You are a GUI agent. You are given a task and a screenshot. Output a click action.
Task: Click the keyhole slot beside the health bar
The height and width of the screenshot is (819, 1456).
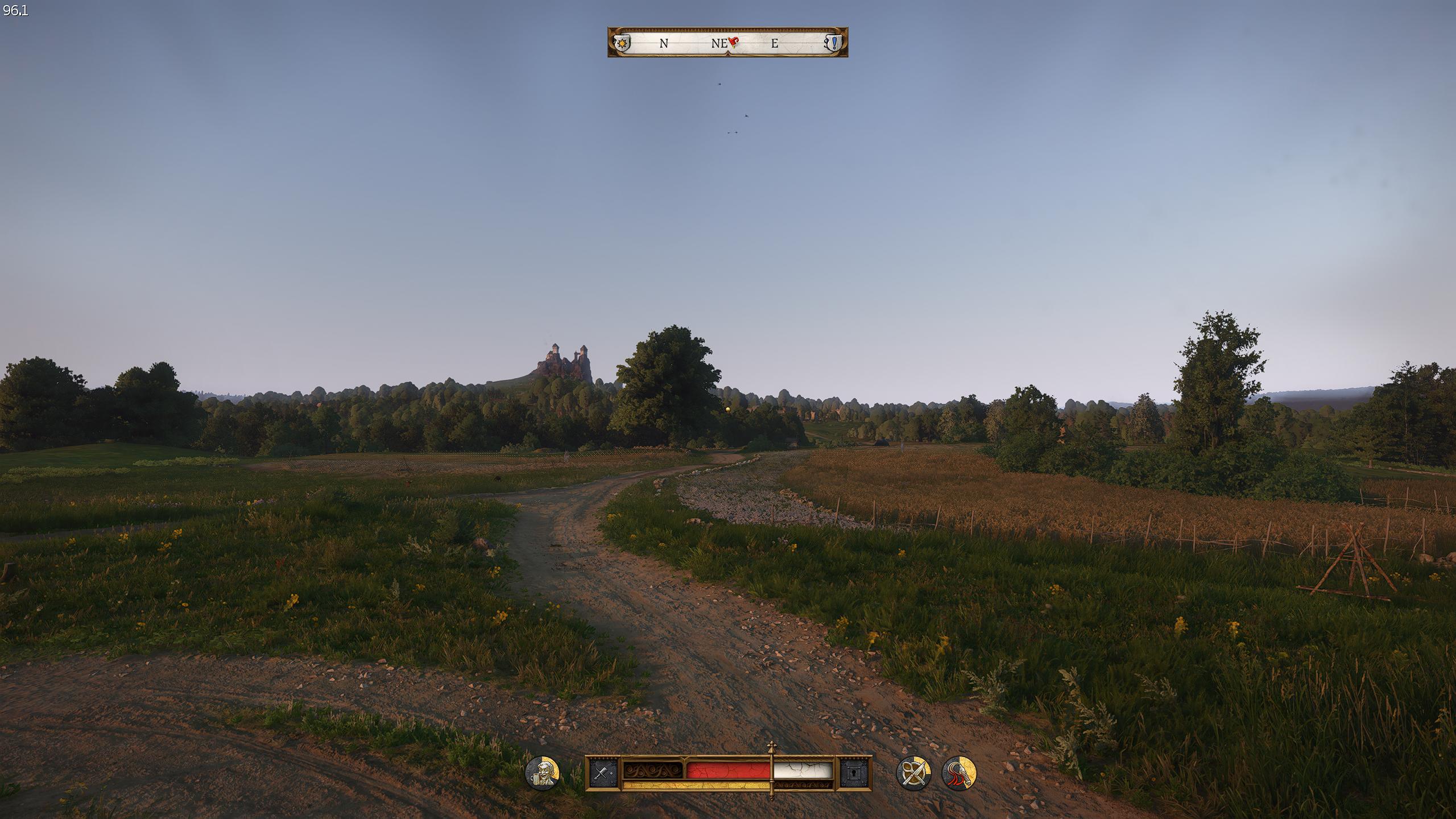click(854, 773)
